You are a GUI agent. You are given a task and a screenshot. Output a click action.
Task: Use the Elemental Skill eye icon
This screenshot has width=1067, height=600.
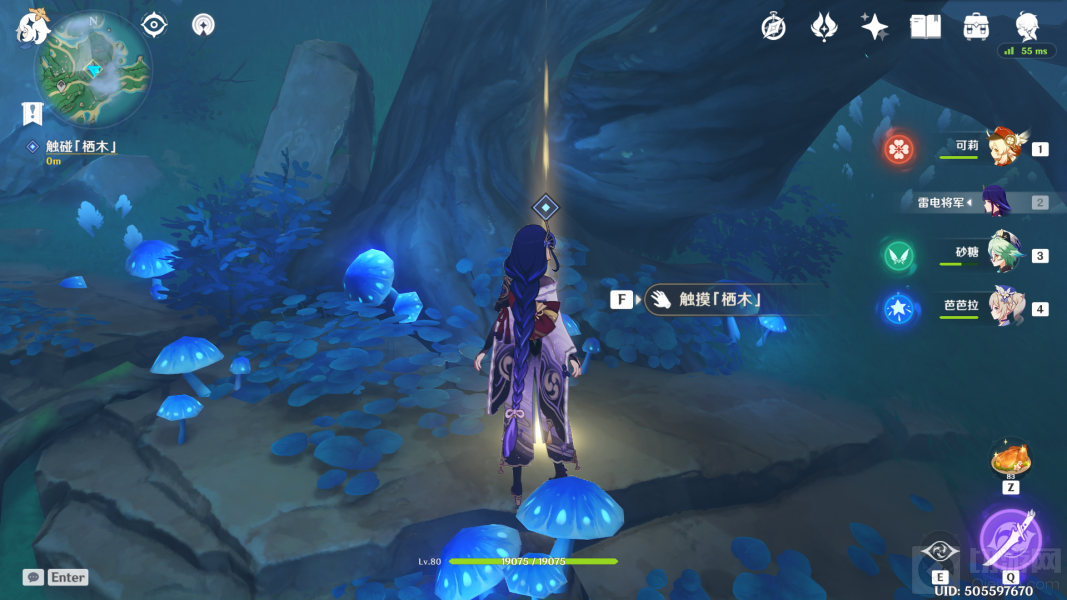[x=940, y=551]
